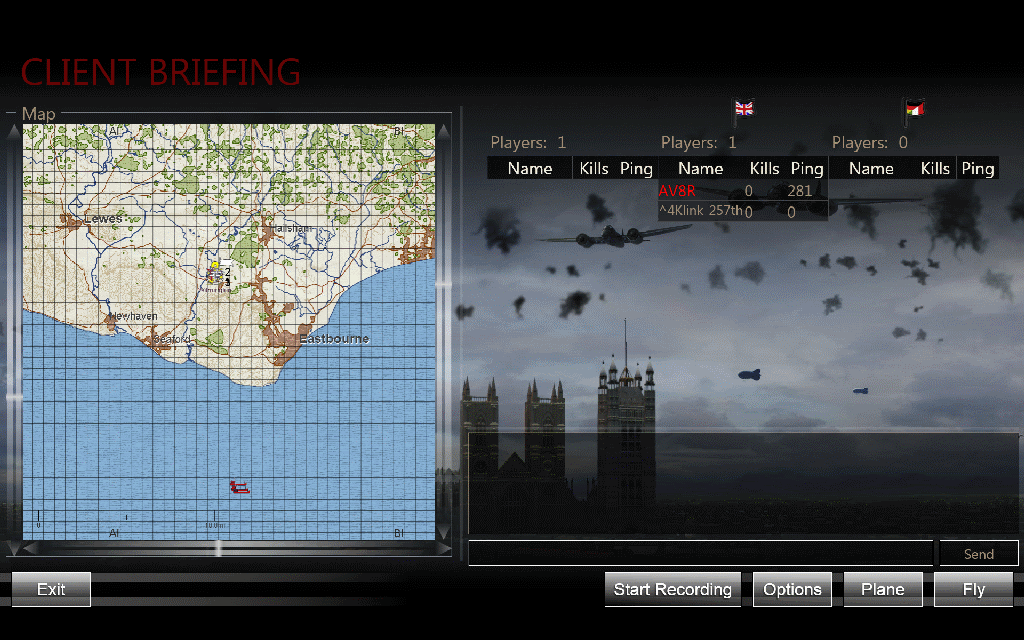
Task: Select player ^4Klink 257th row
Action: click(700, 211)
